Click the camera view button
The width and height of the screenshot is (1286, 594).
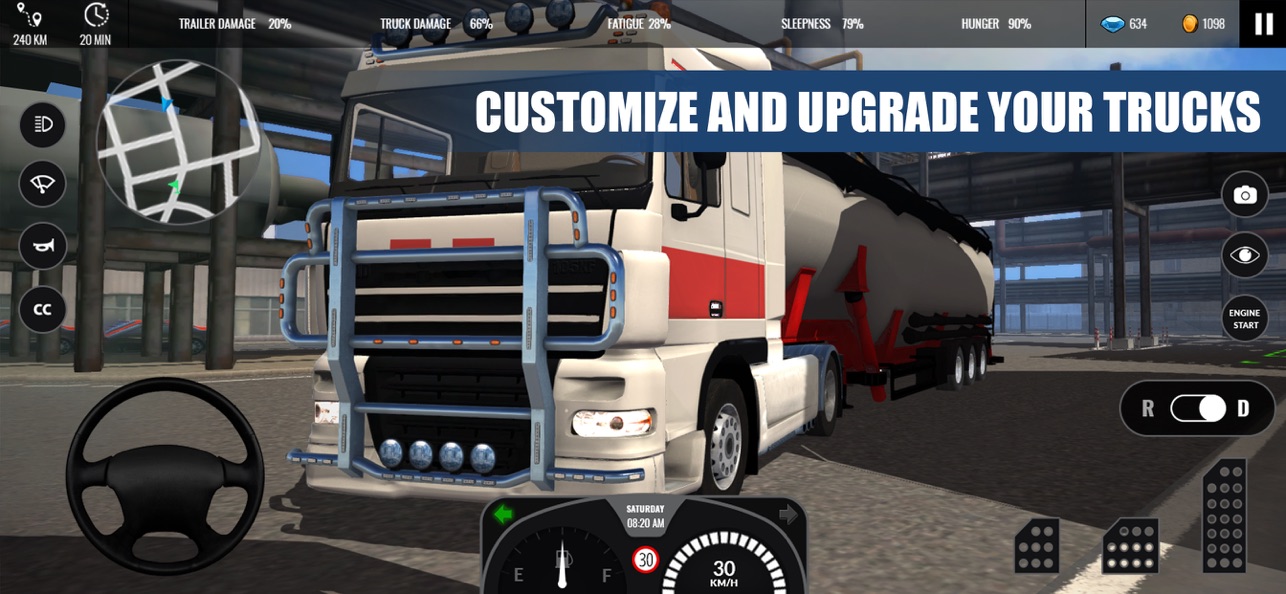[1244, 195]
